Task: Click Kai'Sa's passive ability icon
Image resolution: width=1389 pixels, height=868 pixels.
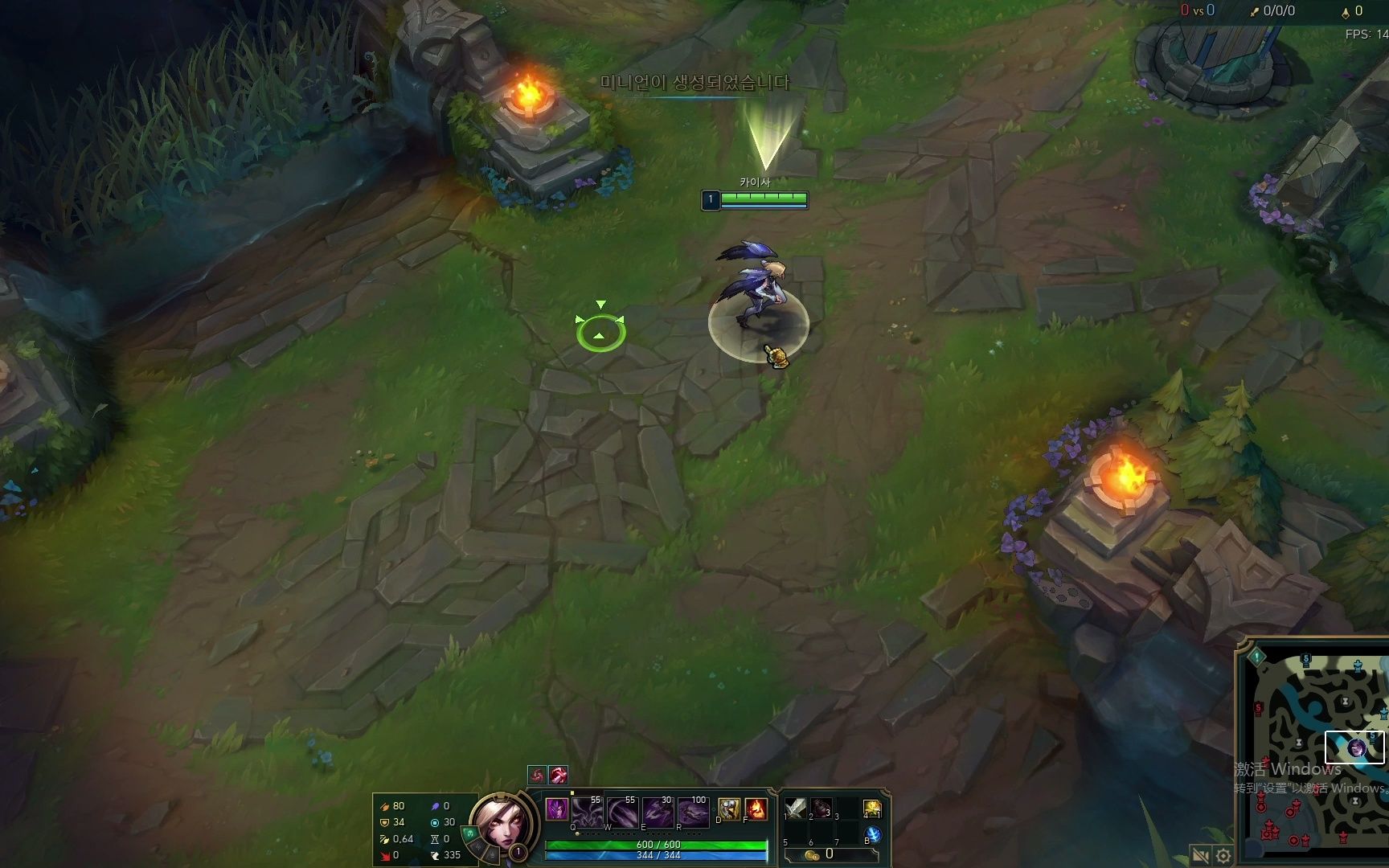Action: (x=556, y=809)
